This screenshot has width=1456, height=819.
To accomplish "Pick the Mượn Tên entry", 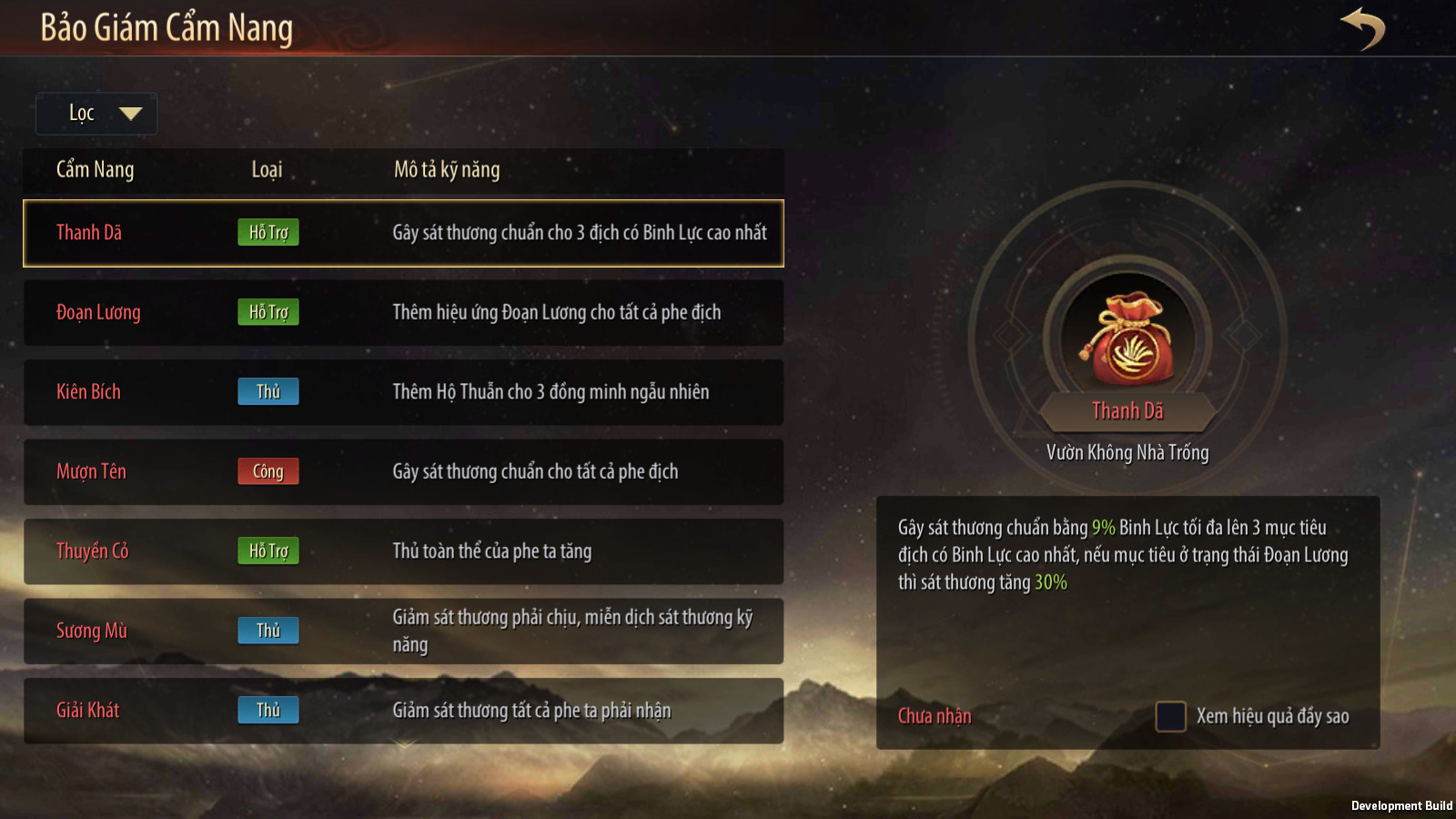I will click(403, 471).
